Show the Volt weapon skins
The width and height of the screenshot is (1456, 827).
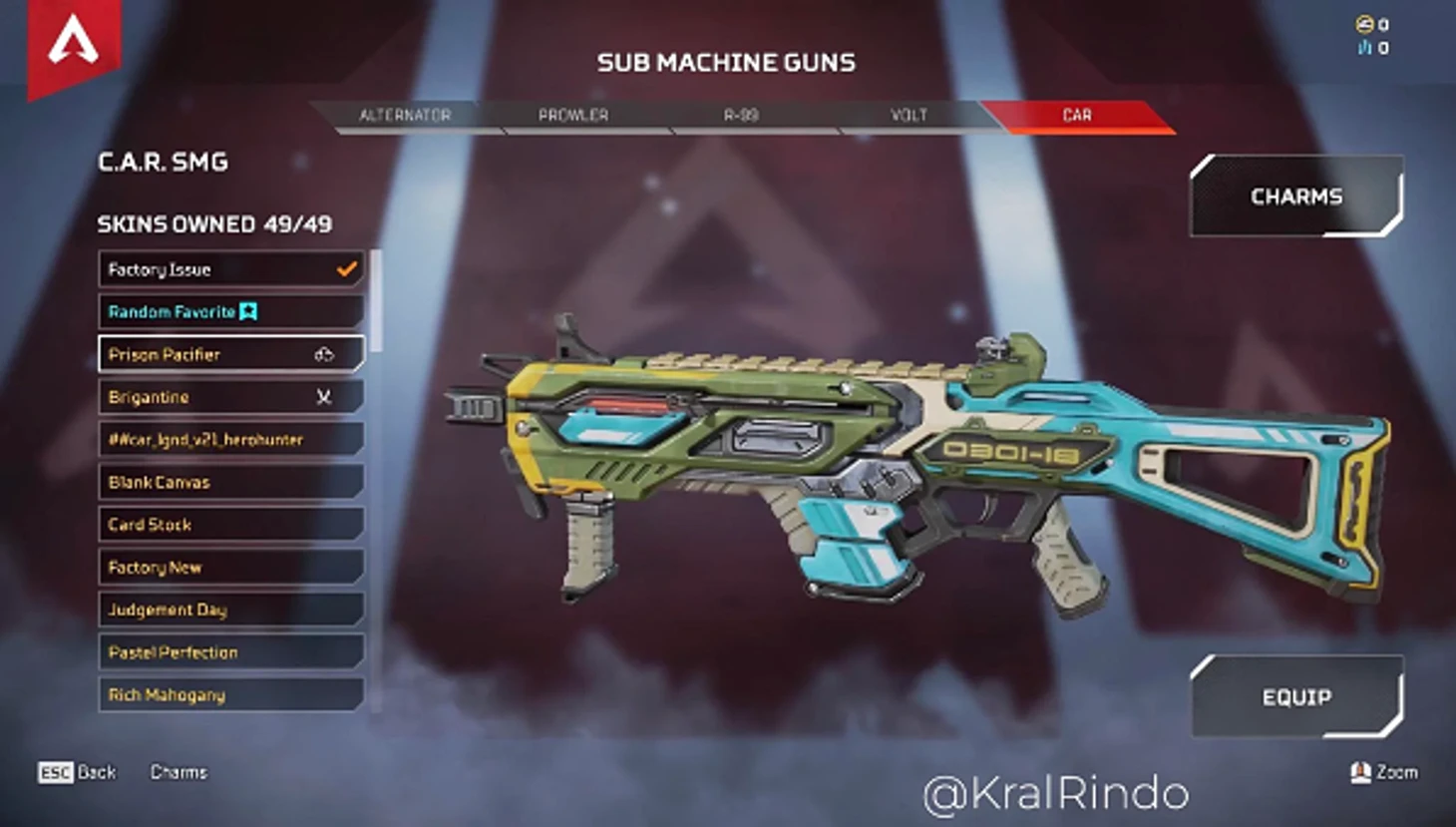click(909, 116)
